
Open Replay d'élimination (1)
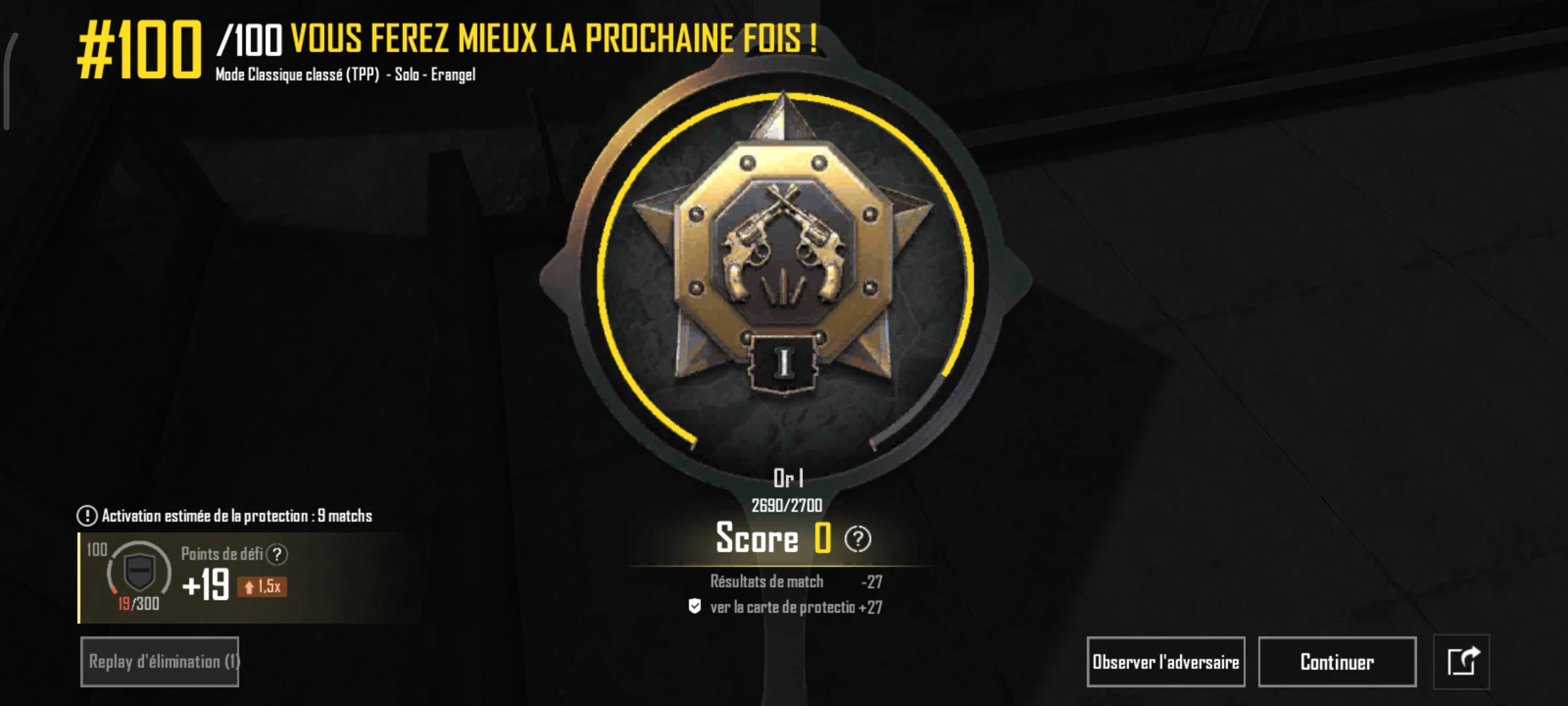[x=161, y=662]
